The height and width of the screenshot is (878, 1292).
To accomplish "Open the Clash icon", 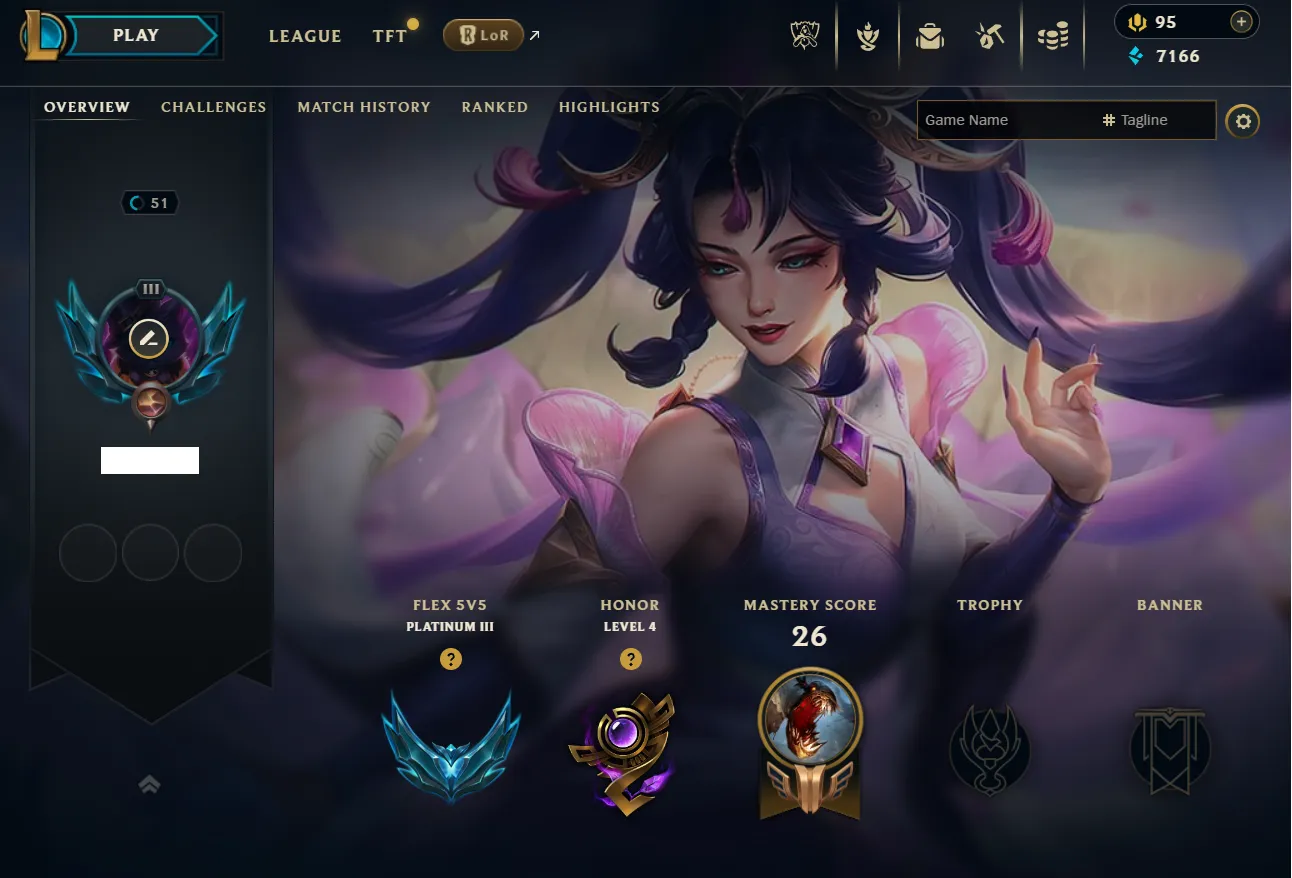I will tap(867, 35).
